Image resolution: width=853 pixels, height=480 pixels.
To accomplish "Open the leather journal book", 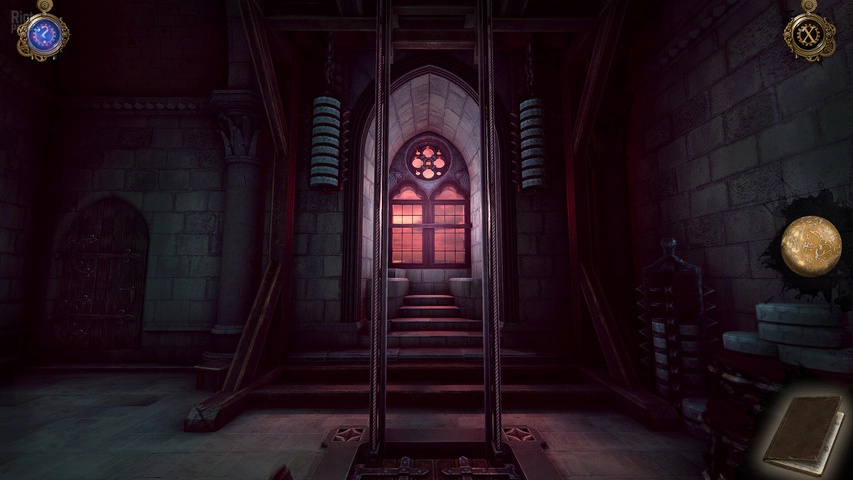I will (802, 434).
